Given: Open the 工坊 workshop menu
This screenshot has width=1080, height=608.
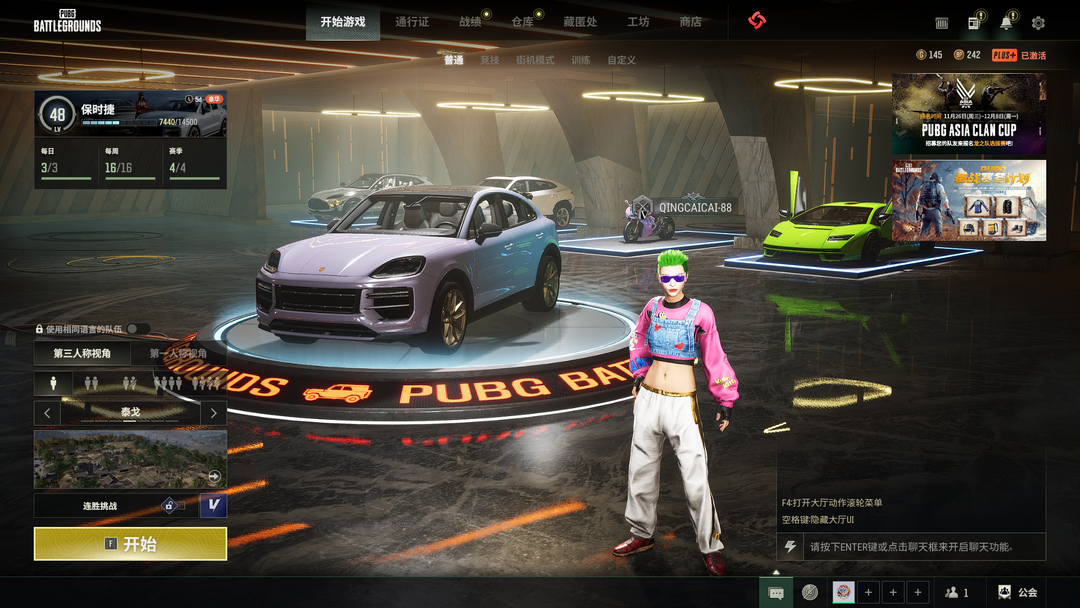Looking at the screenshot, I should (638, 22).
